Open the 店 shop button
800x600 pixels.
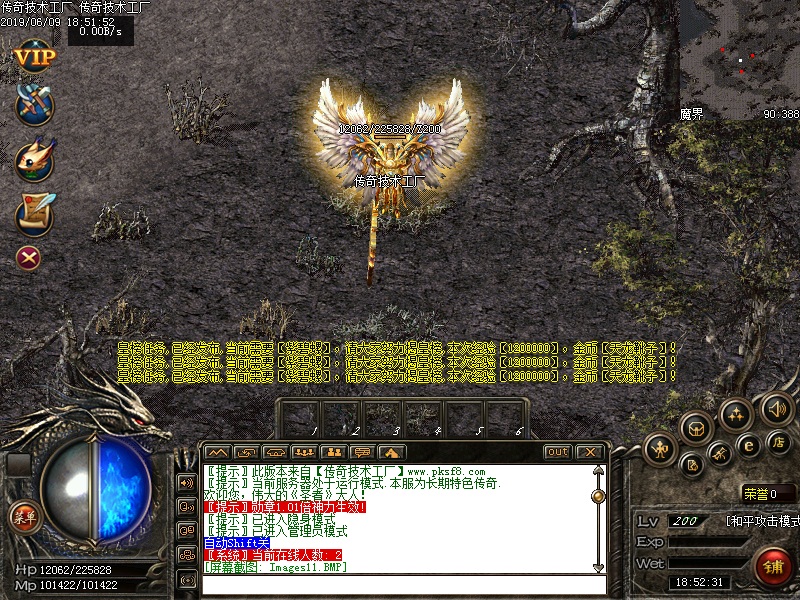[x=778, y=442]
